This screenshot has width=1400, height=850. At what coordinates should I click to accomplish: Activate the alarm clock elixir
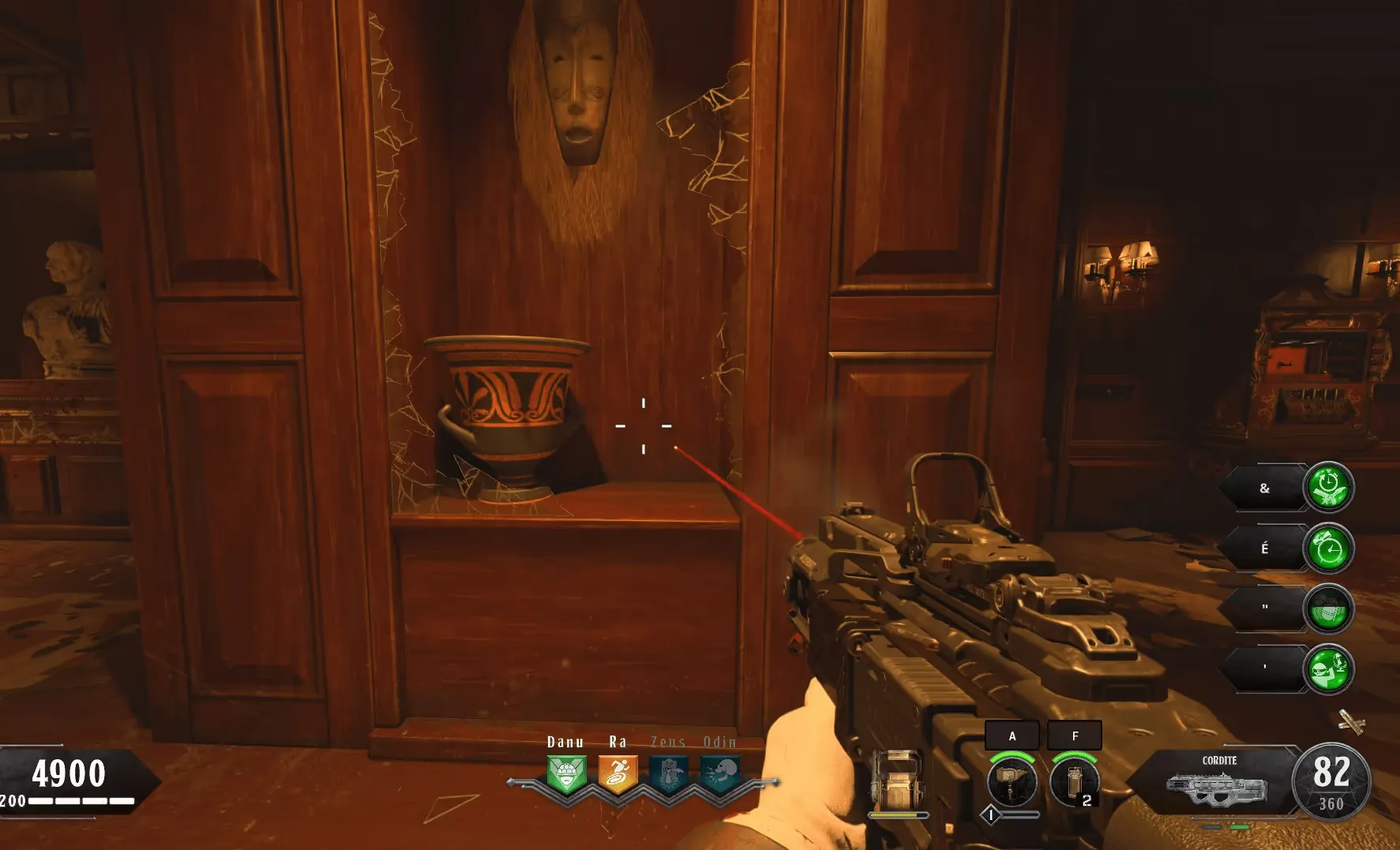coord(1328,549)
